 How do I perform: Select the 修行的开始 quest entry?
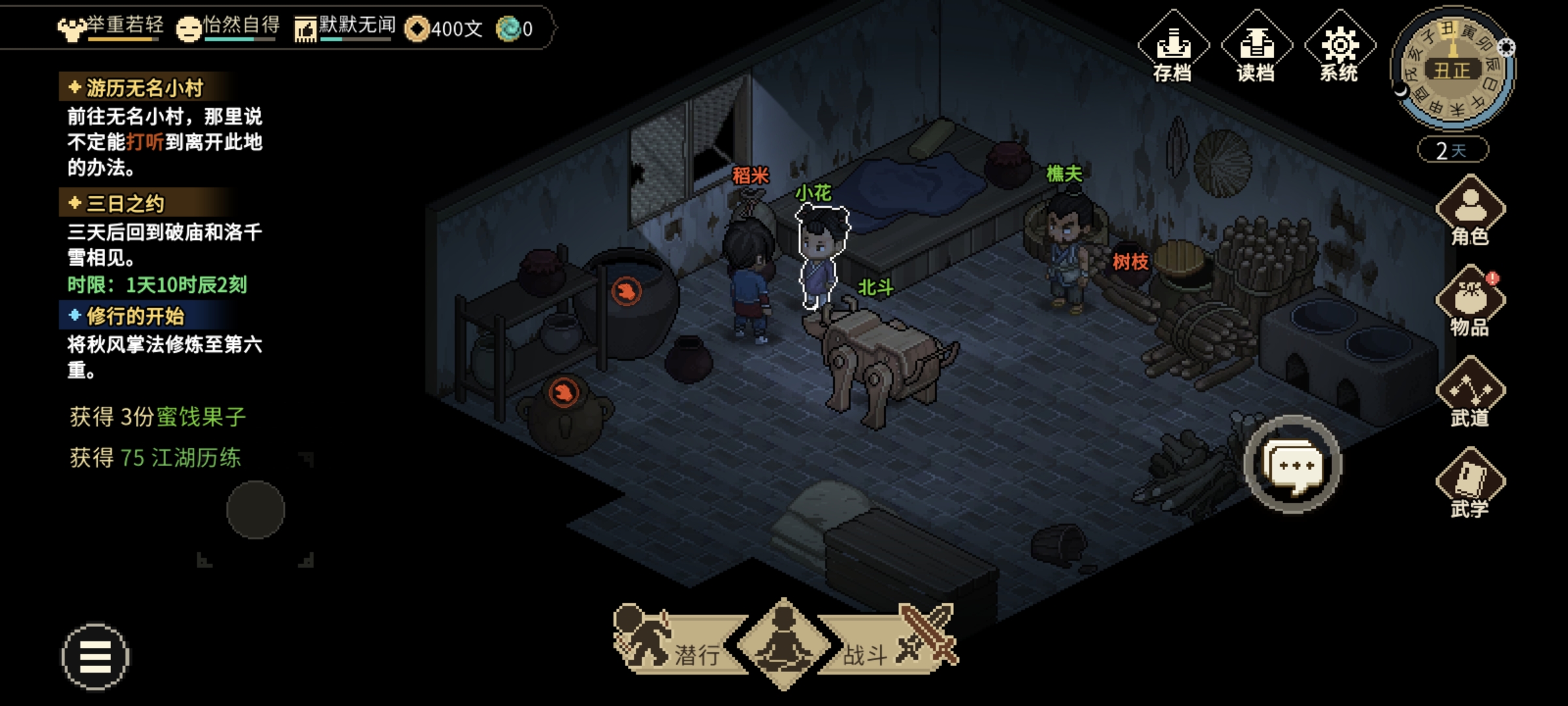(135, 316)
